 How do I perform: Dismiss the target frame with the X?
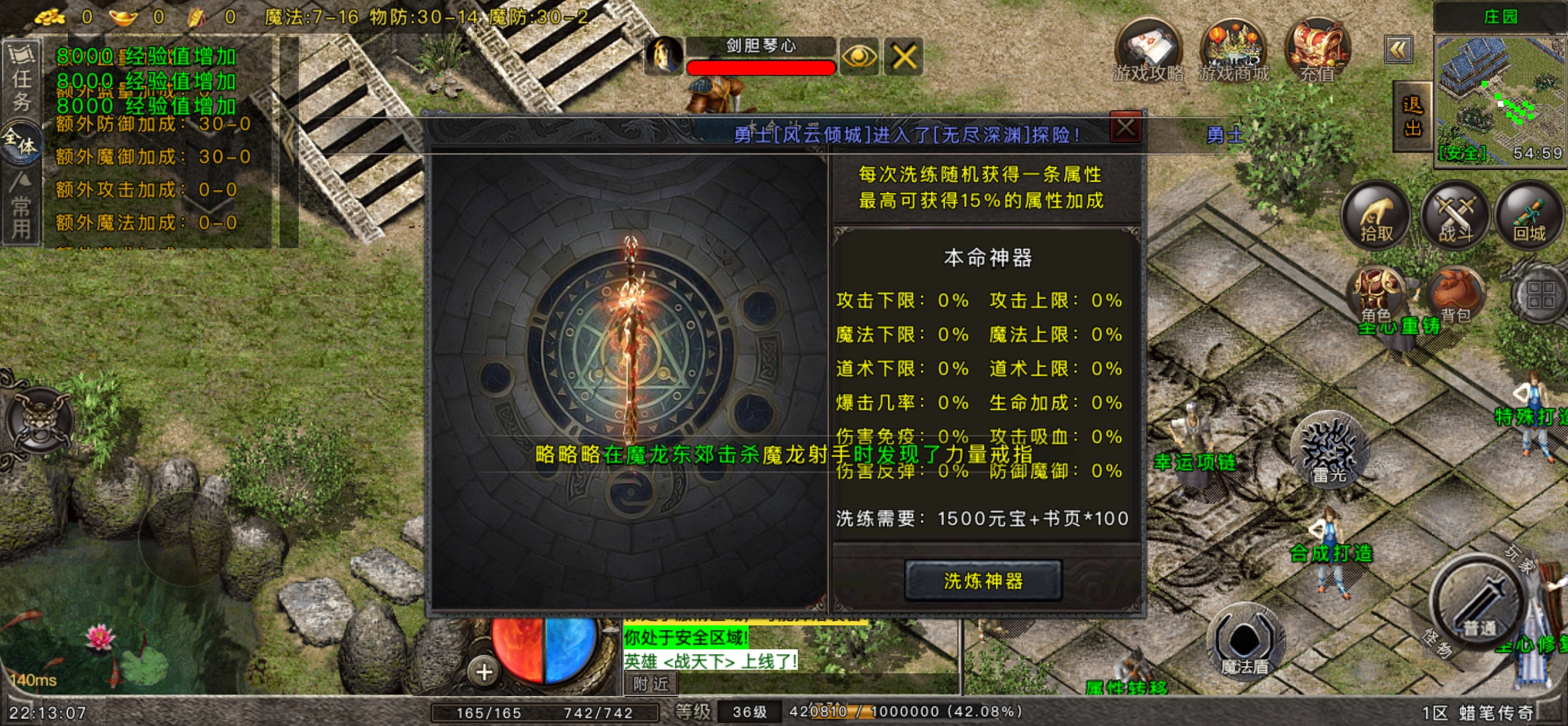(x=903, y=57)
